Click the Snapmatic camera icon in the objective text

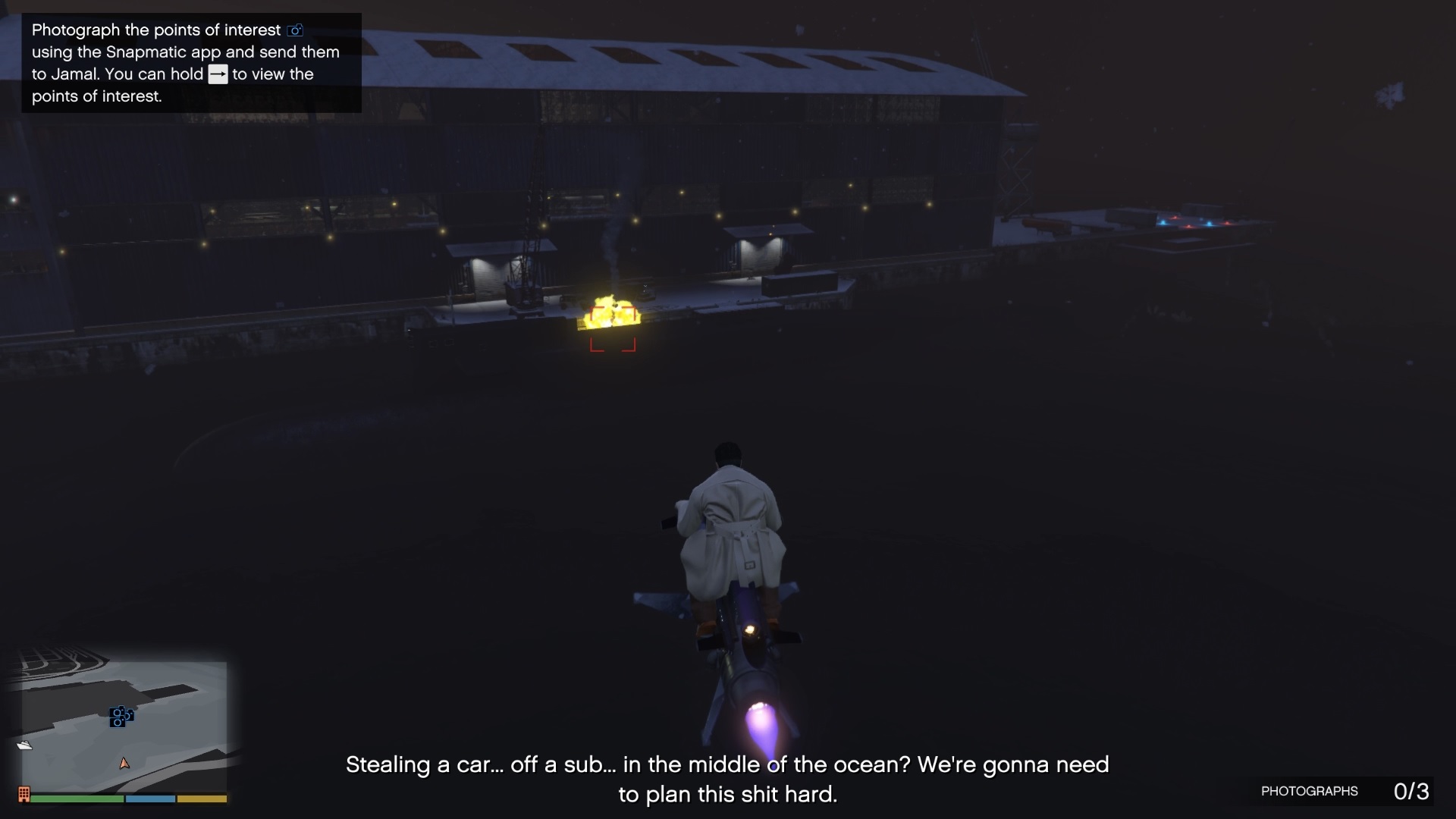coord(295,30)
